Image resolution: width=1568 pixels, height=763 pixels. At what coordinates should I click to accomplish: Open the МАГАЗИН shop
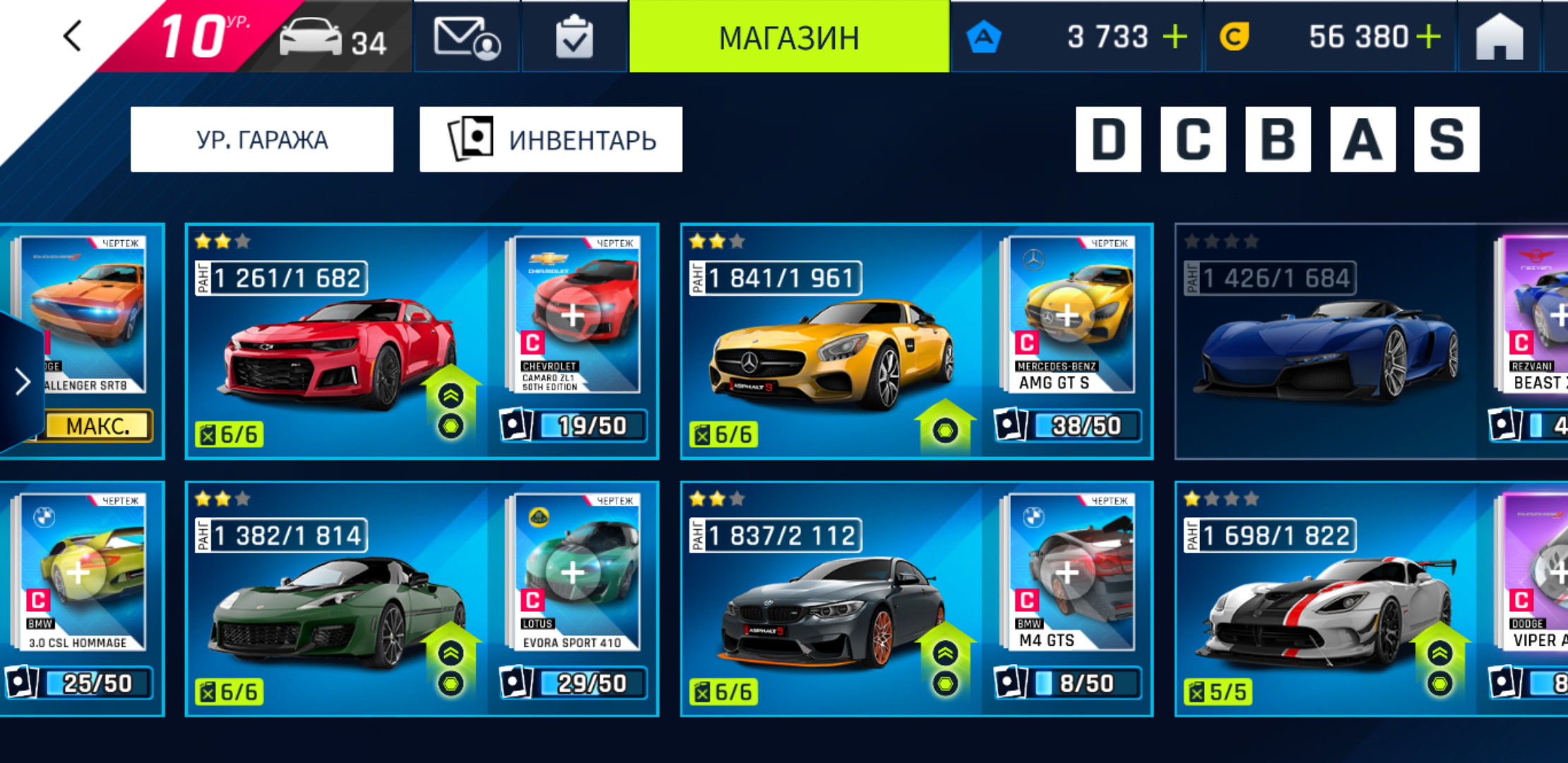[x=789, y=37]
